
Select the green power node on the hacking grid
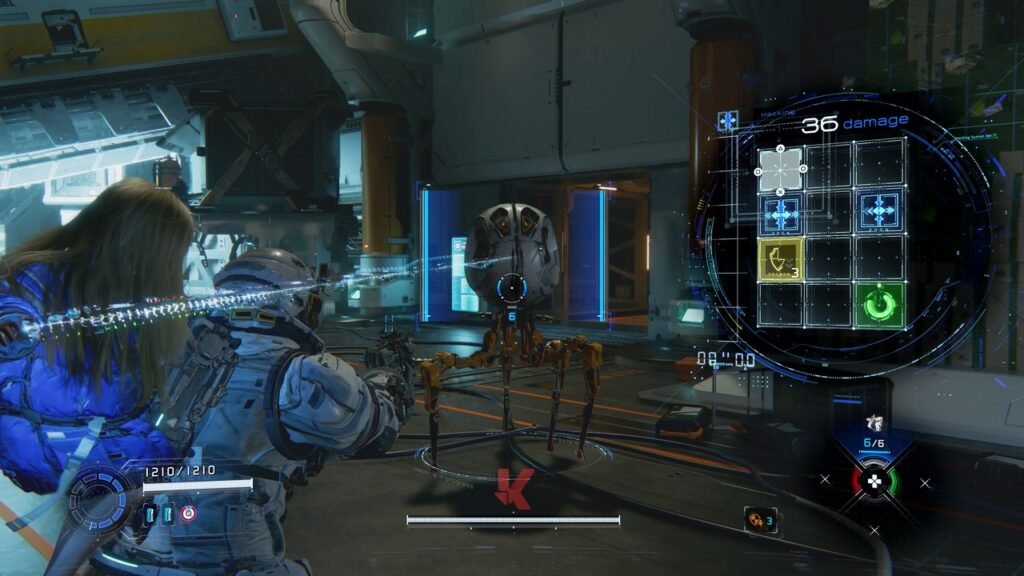click(x=881, y=305)
